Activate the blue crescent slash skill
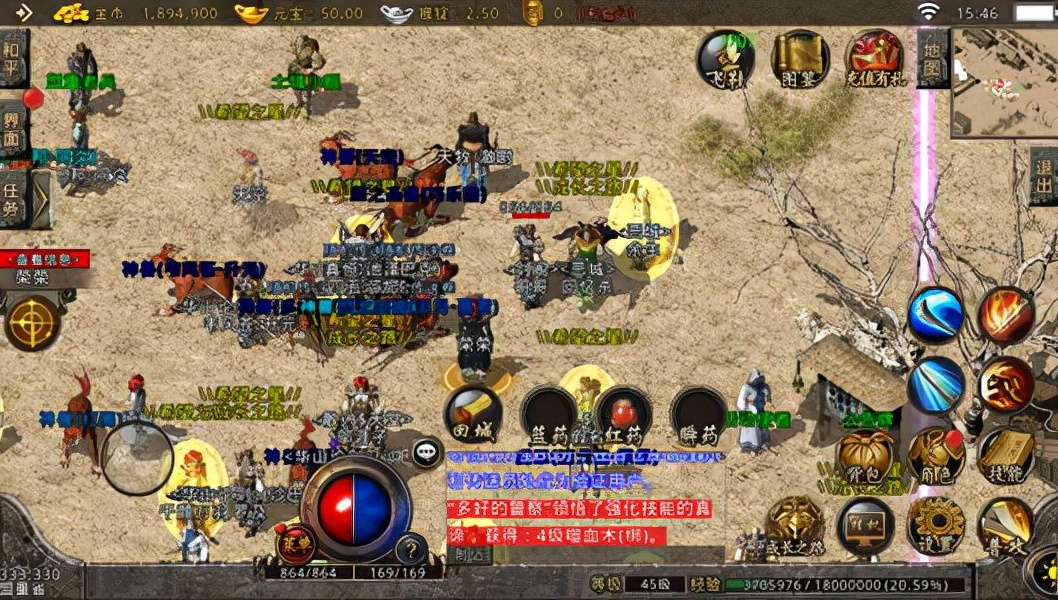This screenshot has height=600, width=1058. point(935,315)
